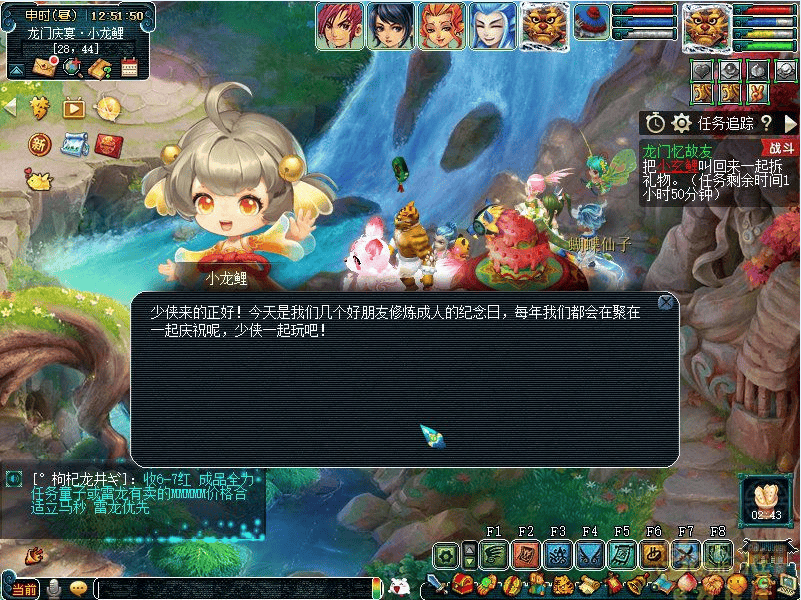Activate the F6 skill shortcut
The image size is (801, 600).
pos(654,554)
